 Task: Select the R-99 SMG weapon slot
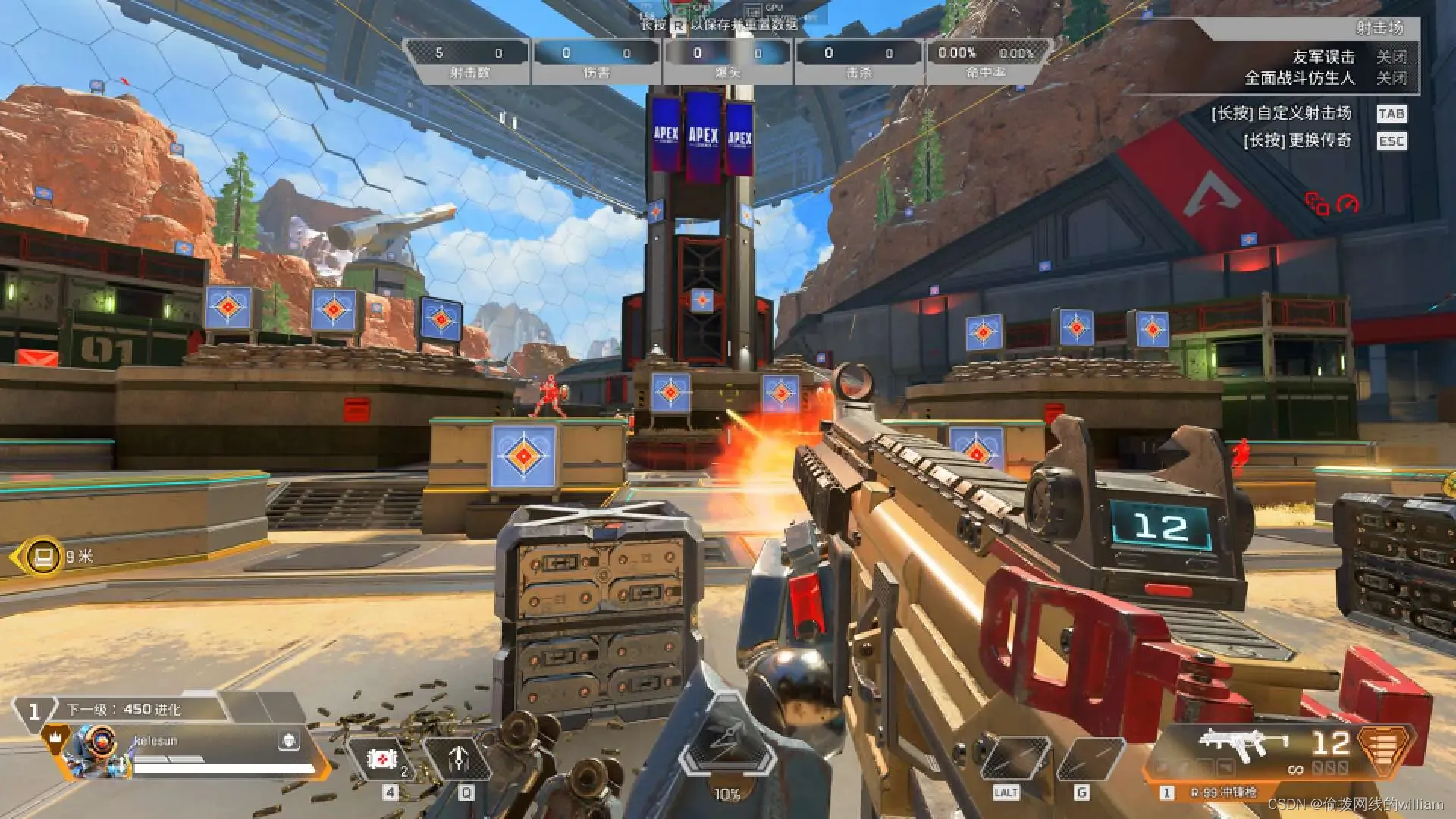click(x=1244, y=745)
